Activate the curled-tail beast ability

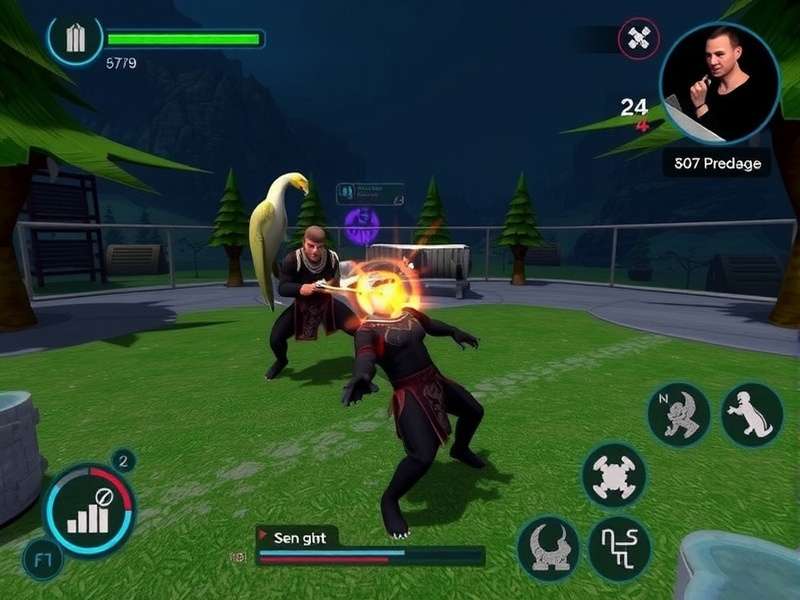[x=548, y=548]
